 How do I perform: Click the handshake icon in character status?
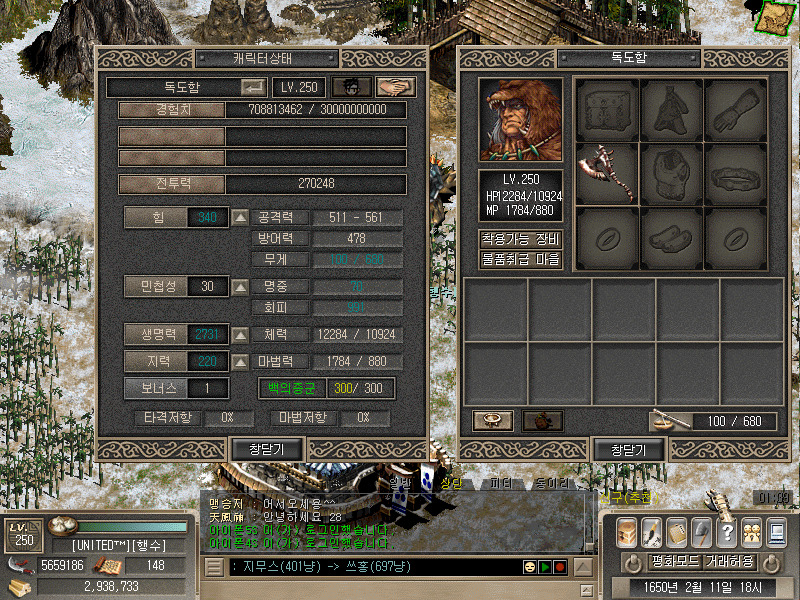click(x=395, y=87)
